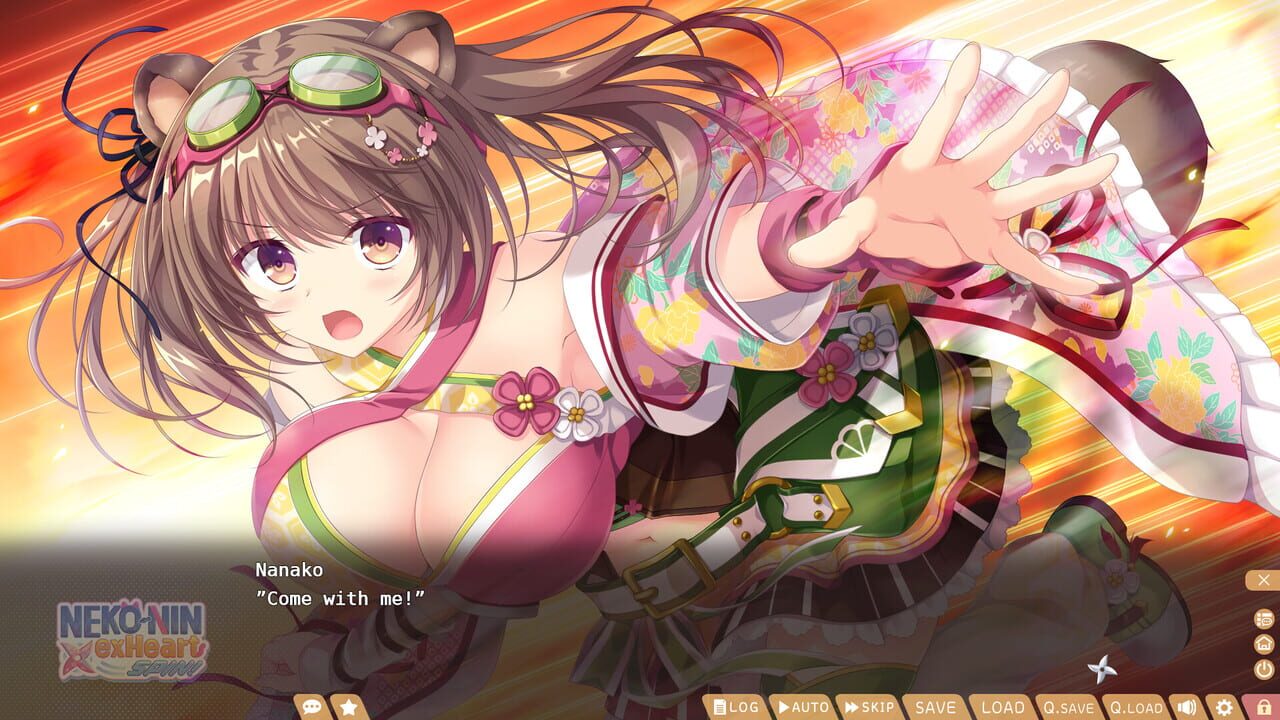Quick load with the Q.LOAD button
Viewport: 1280px width, 720px height.
pos(1136,707)
